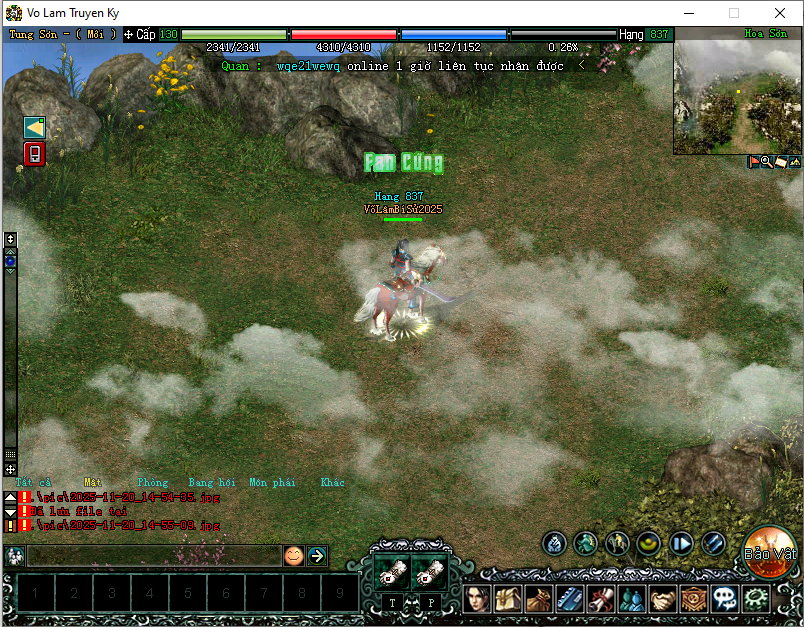Open the character portrait panel
Image resolution: width=804 pixels, height=627 pixels.
[x=478, y=599]
